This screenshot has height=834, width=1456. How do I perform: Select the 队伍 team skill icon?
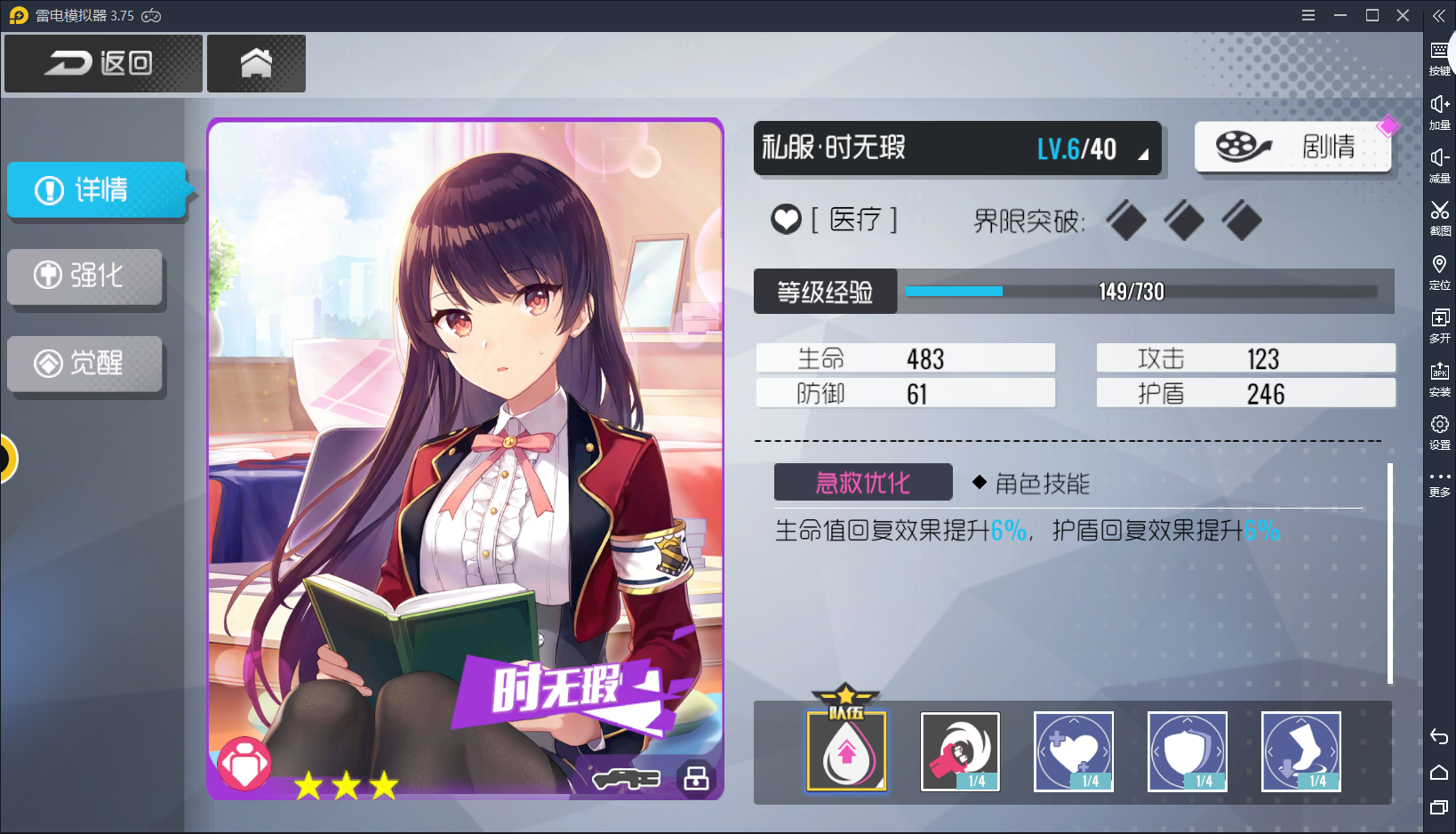point(846,751)
